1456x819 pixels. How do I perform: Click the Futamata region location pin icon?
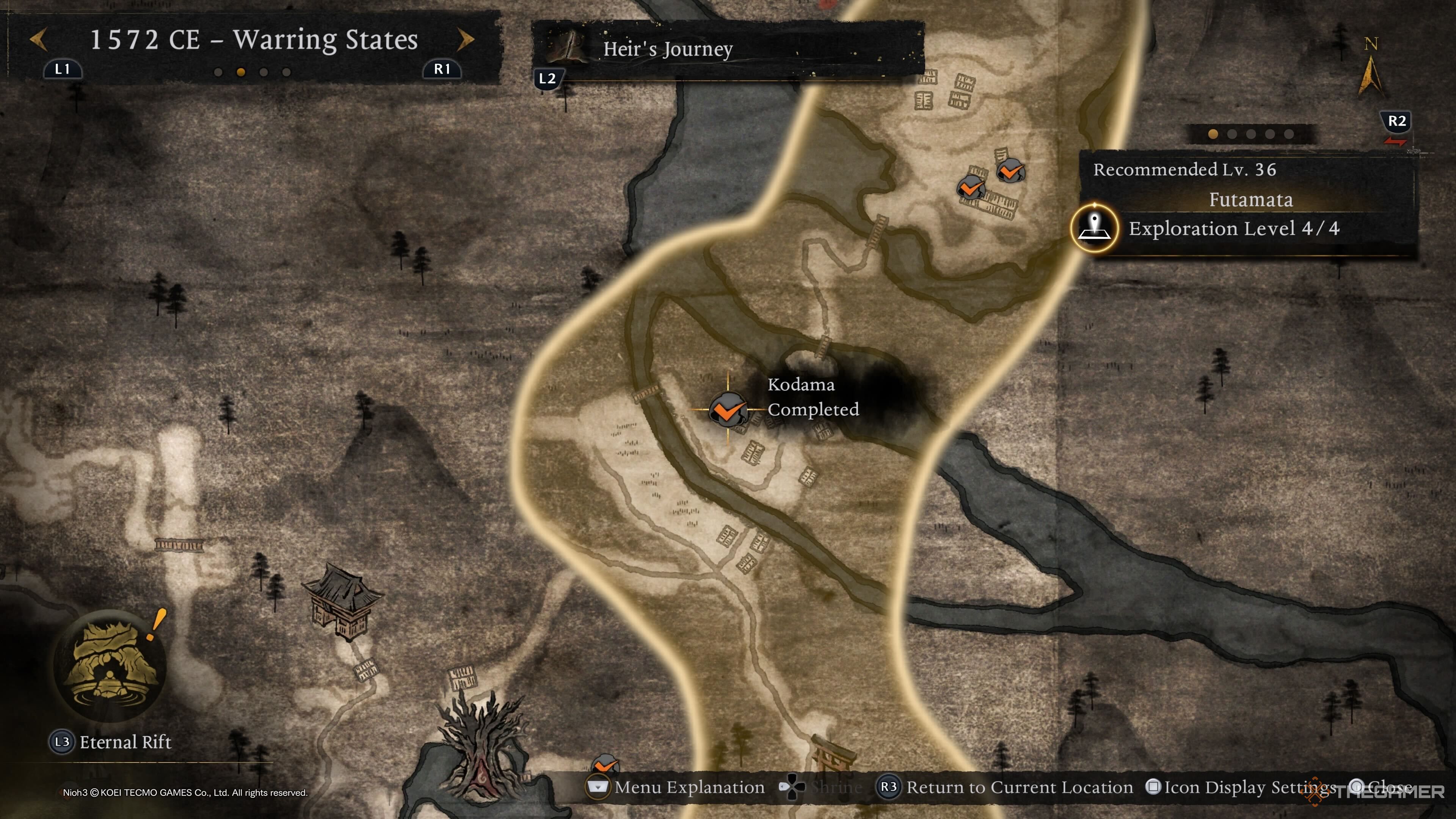pos(1094,228)
